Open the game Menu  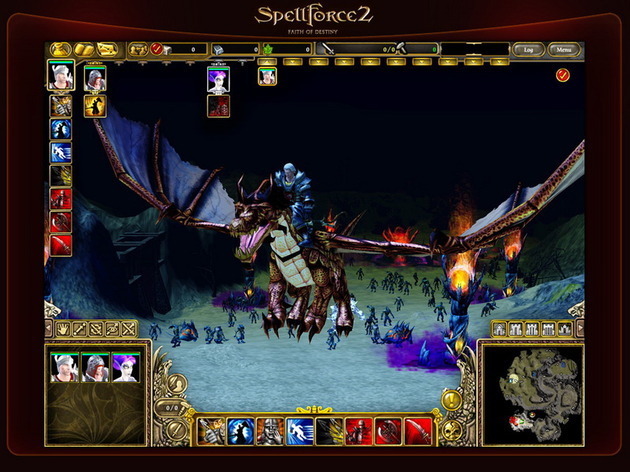click(x=565, y=49)
